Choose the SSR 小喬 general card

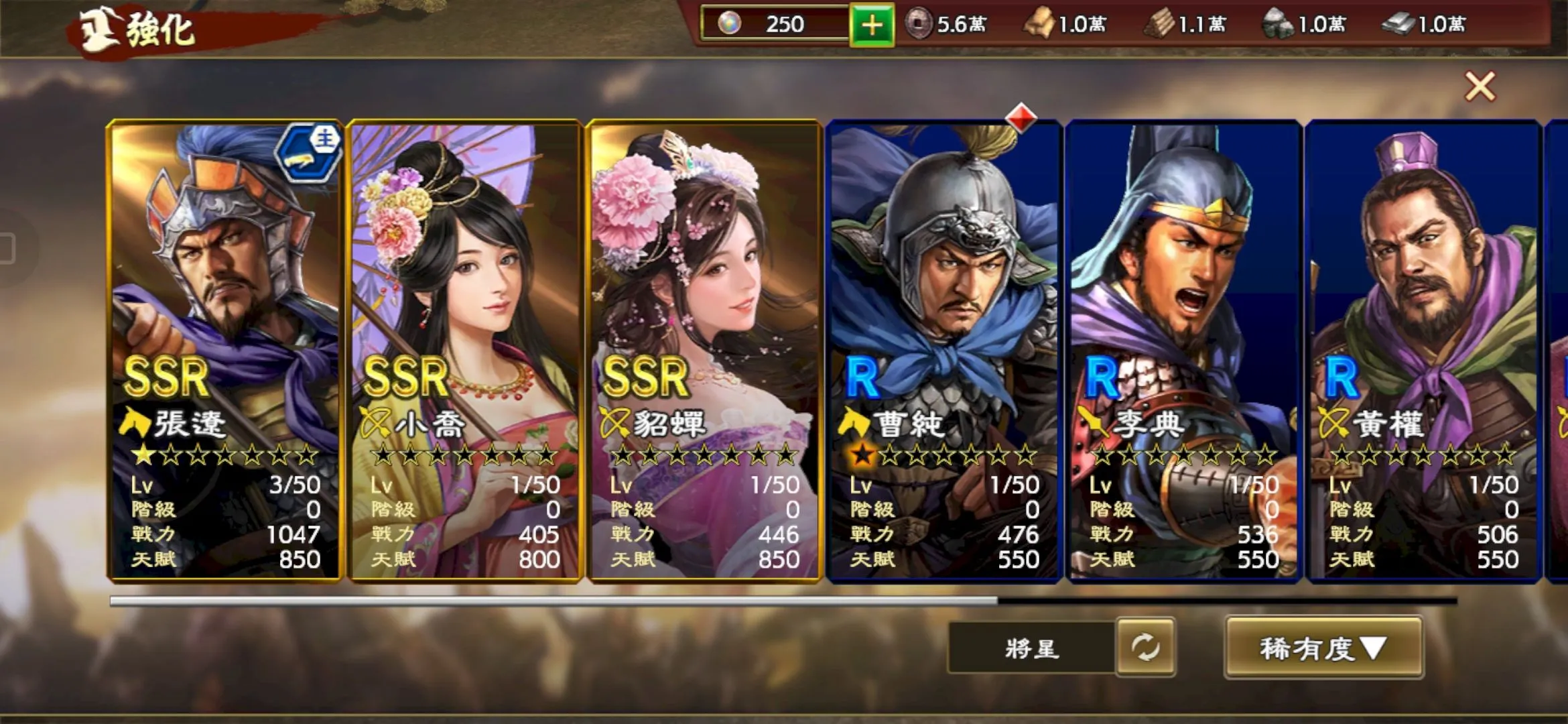pos(464,350)
